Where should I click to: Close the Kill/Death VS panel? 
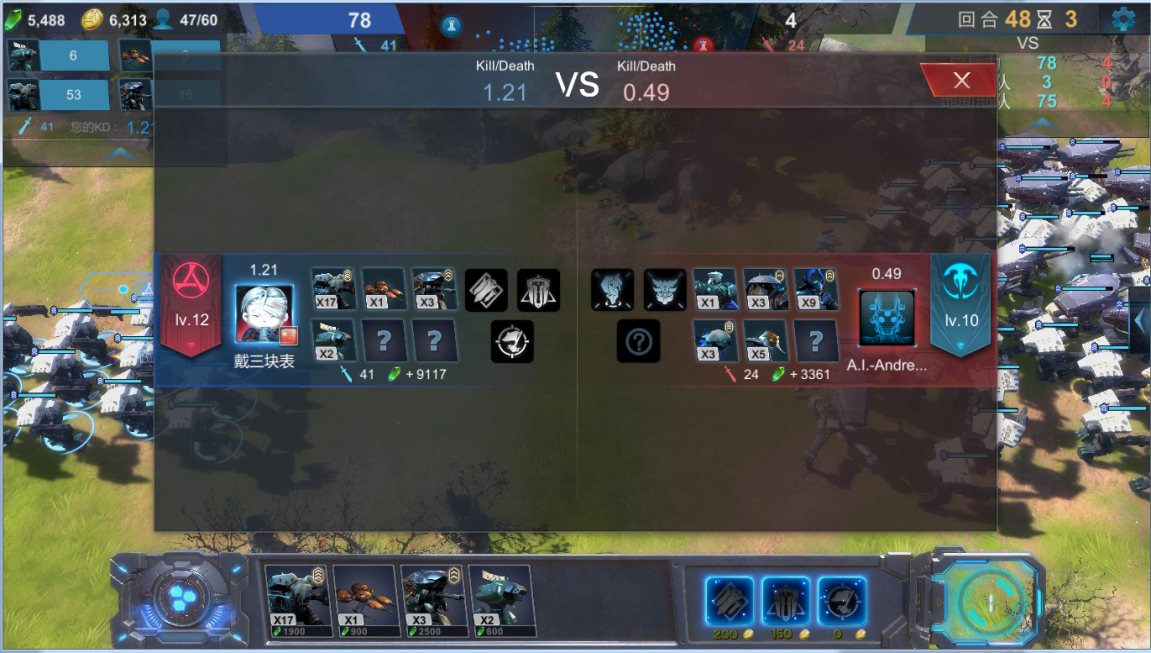961,81
